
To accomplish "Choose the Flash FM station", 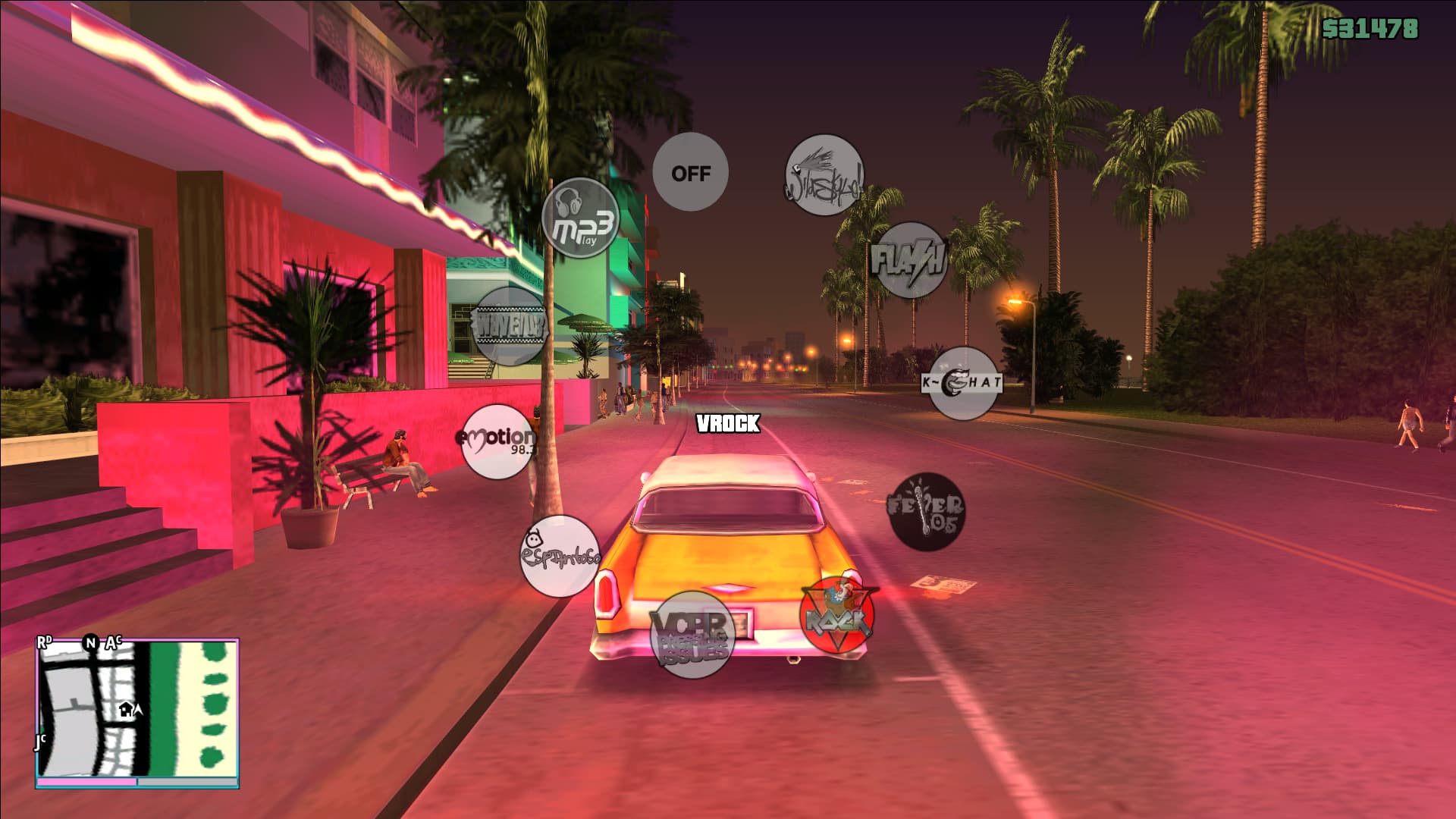I will (910, 260).
